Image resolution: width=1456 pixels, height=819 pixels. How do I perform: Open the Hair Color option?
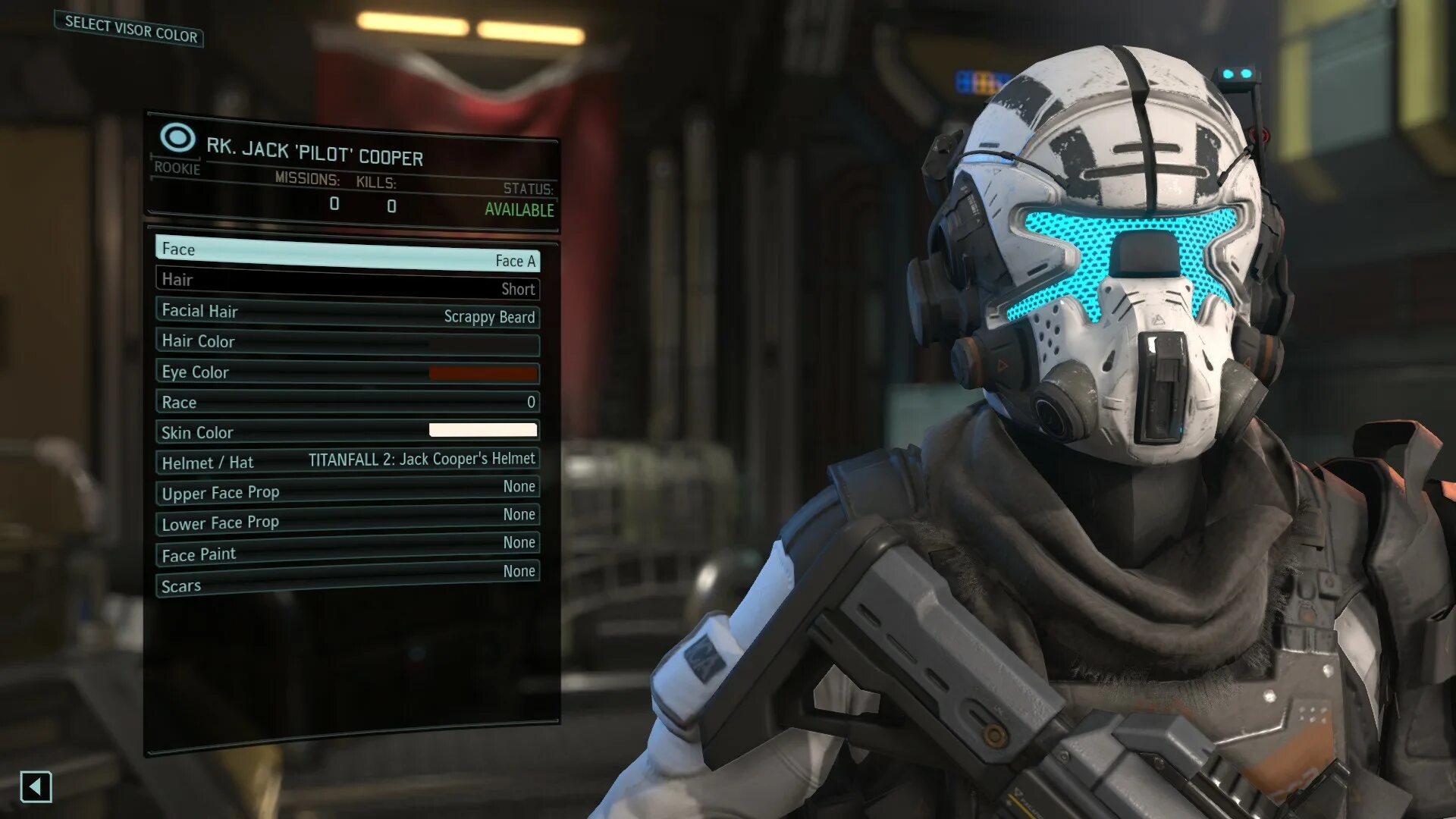(x=347, y=342)
